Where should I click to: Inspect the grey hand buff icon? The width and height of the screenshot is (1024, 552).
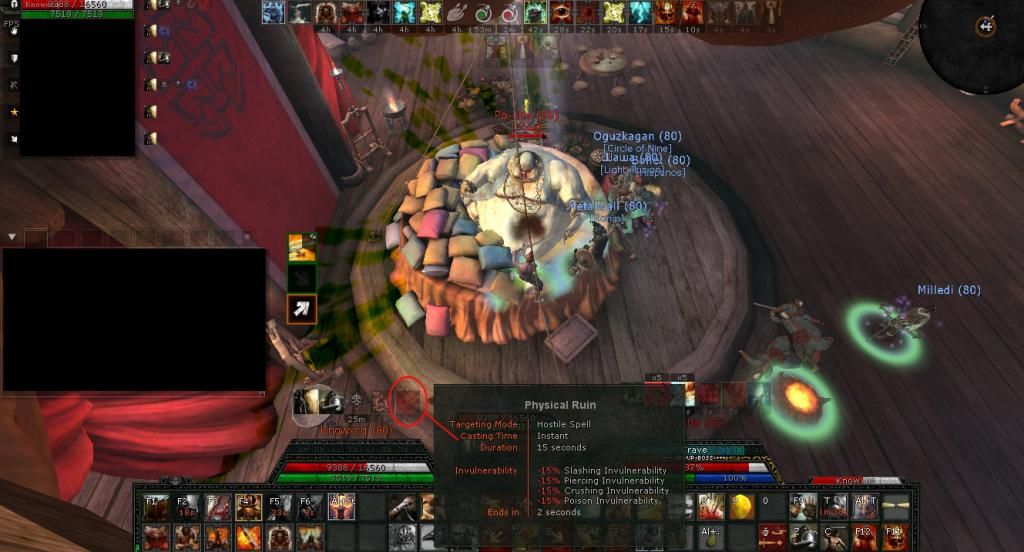tap(456, 12)
